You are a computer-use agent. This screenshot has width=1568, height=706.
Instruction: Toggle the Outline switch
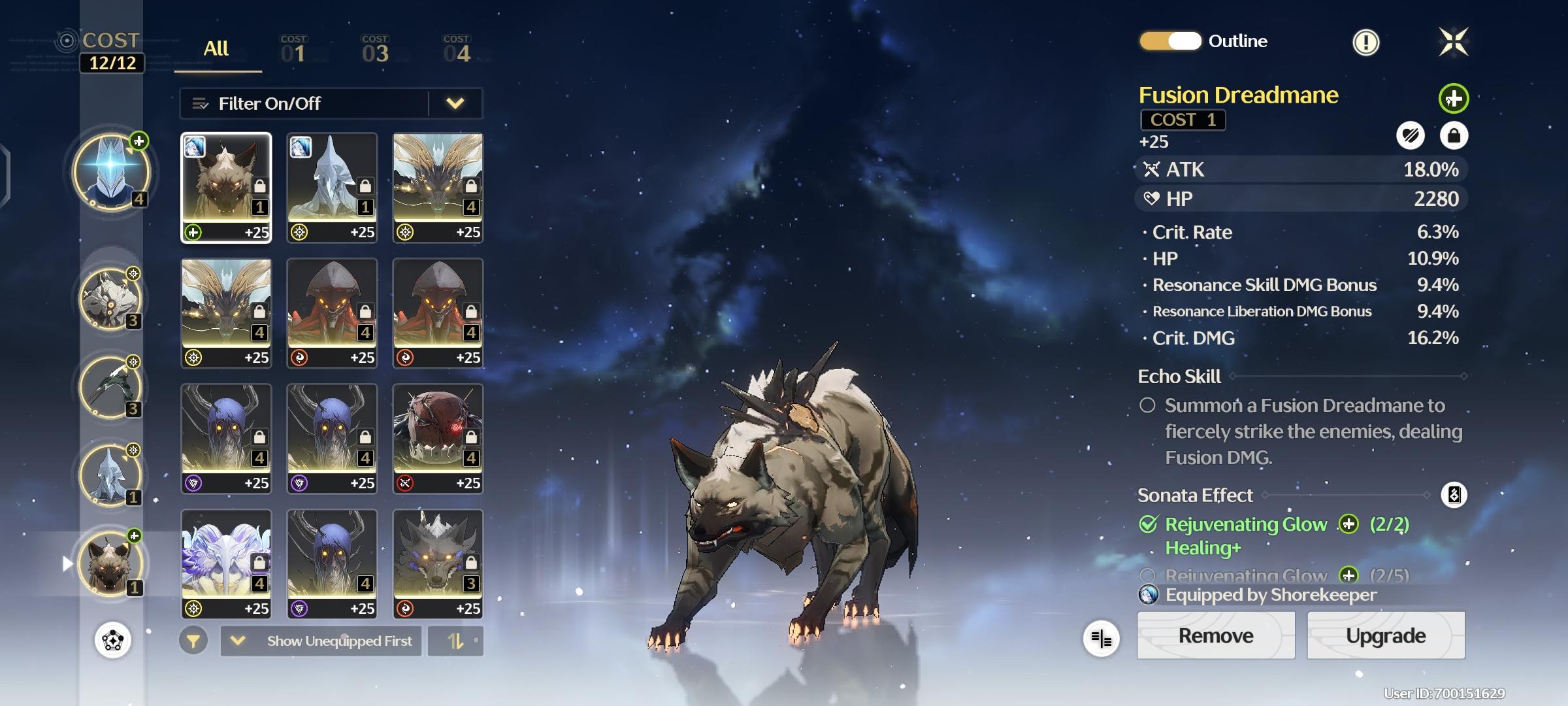pos(1170,41)
